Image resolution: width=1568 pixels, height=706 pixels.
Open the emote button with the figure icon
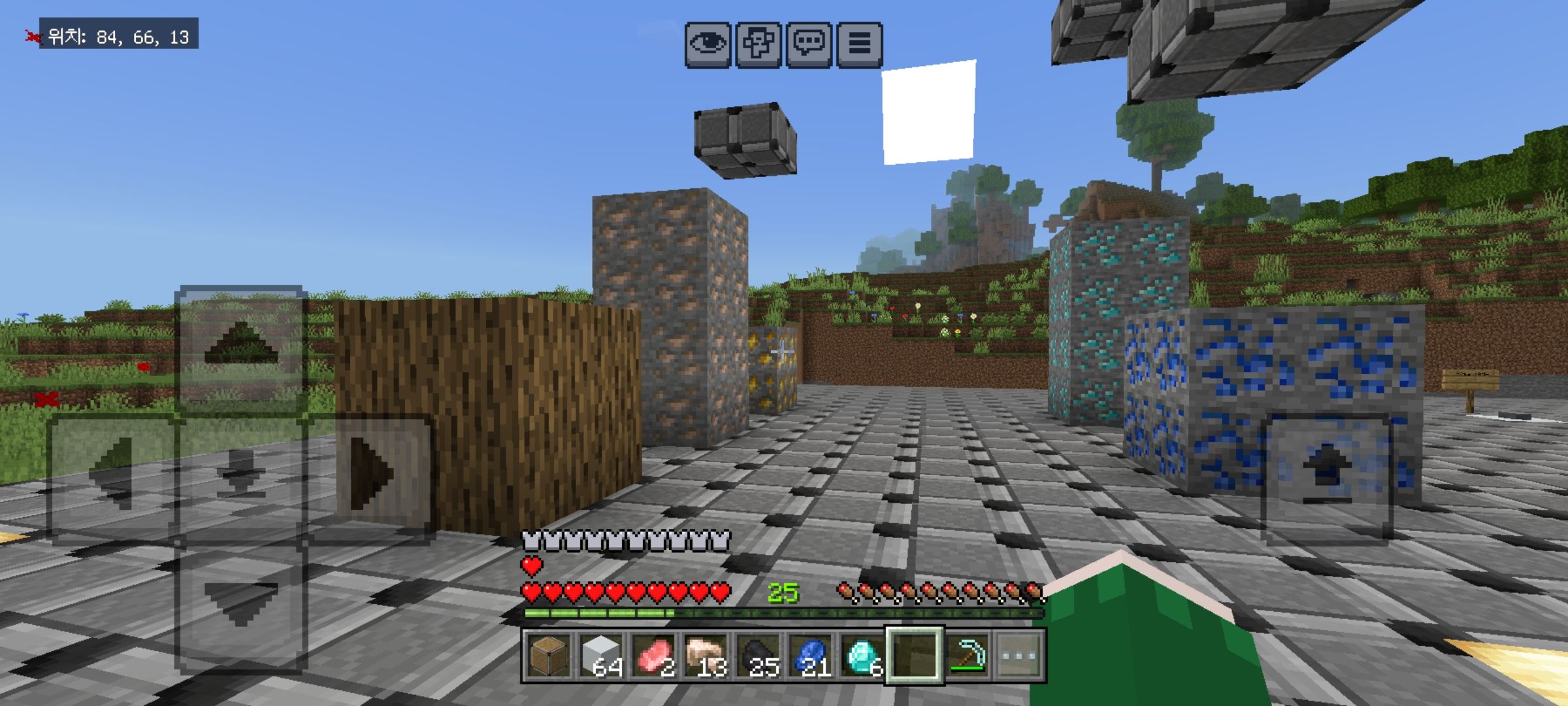tap(759, 44)
